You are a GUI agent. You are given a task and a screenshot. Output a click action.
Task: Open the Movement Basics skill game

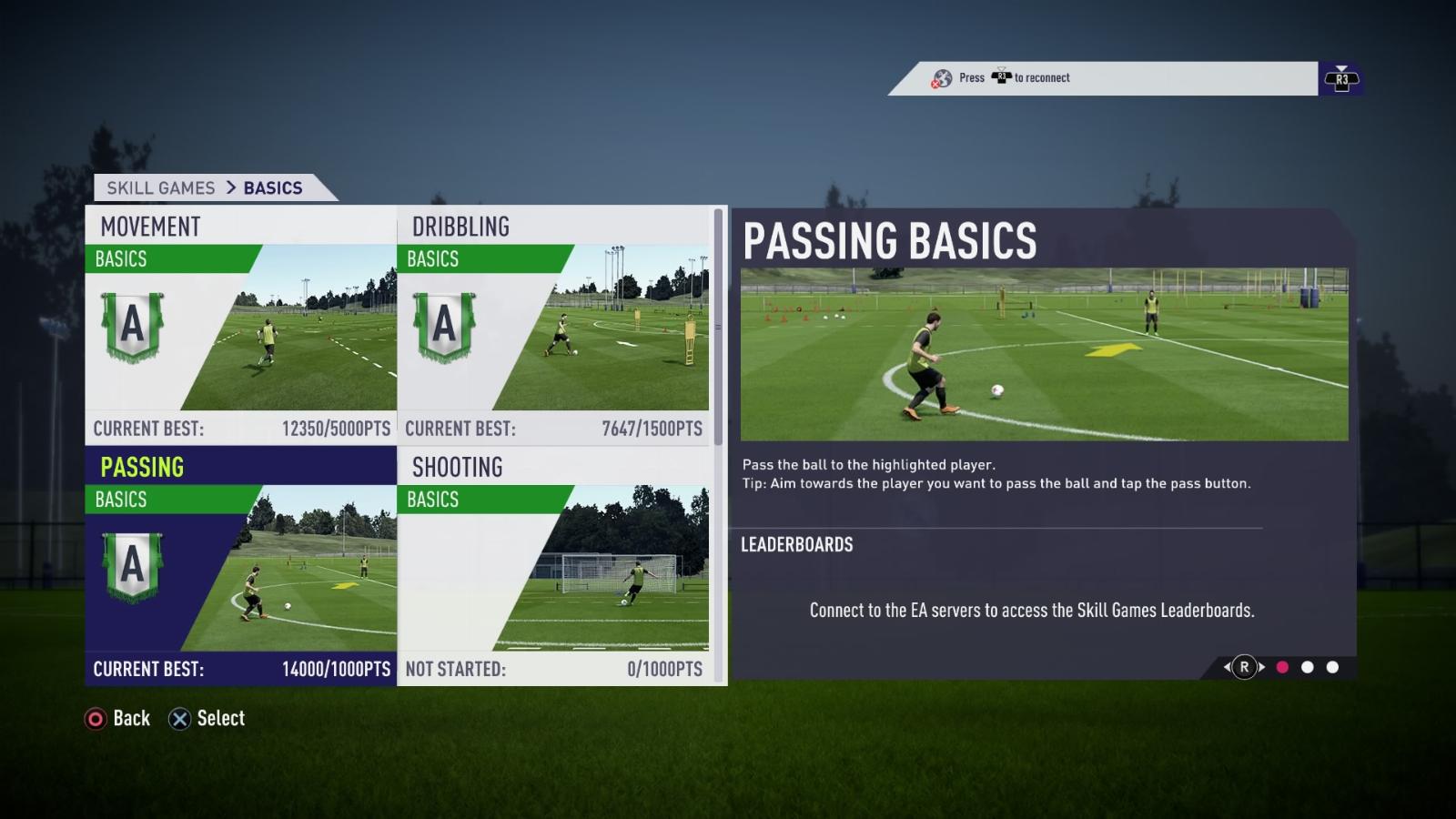[241, 325]
